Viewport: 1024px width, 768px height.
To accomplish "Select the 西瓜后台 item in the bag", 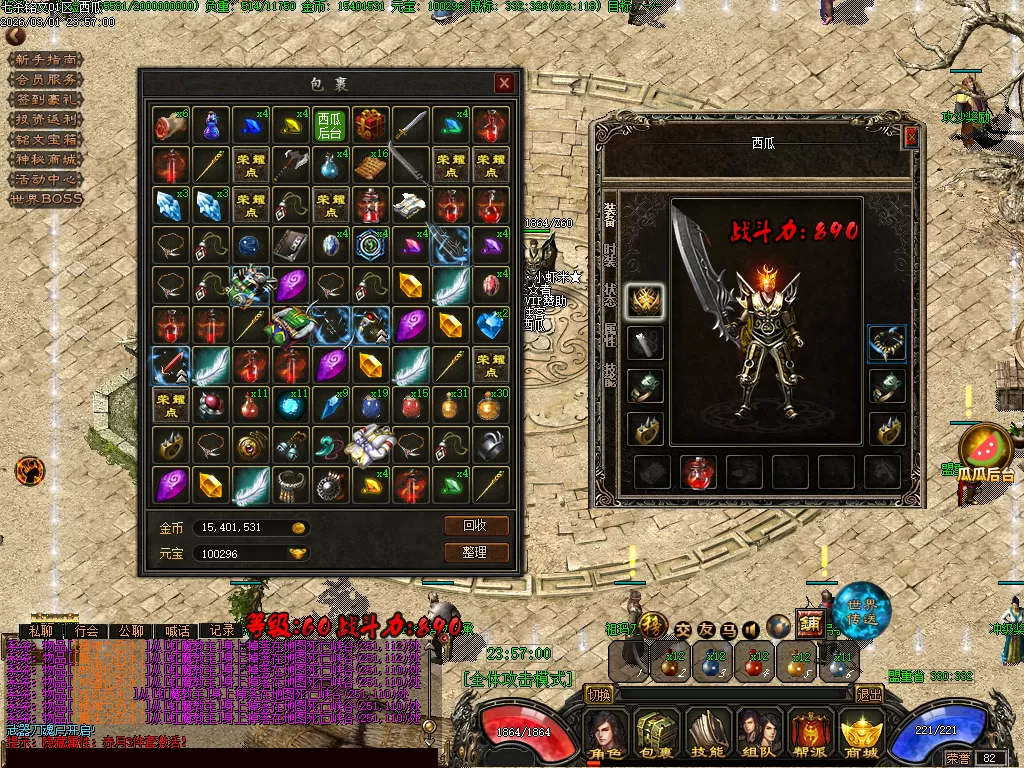I will [x=330, y=125].
